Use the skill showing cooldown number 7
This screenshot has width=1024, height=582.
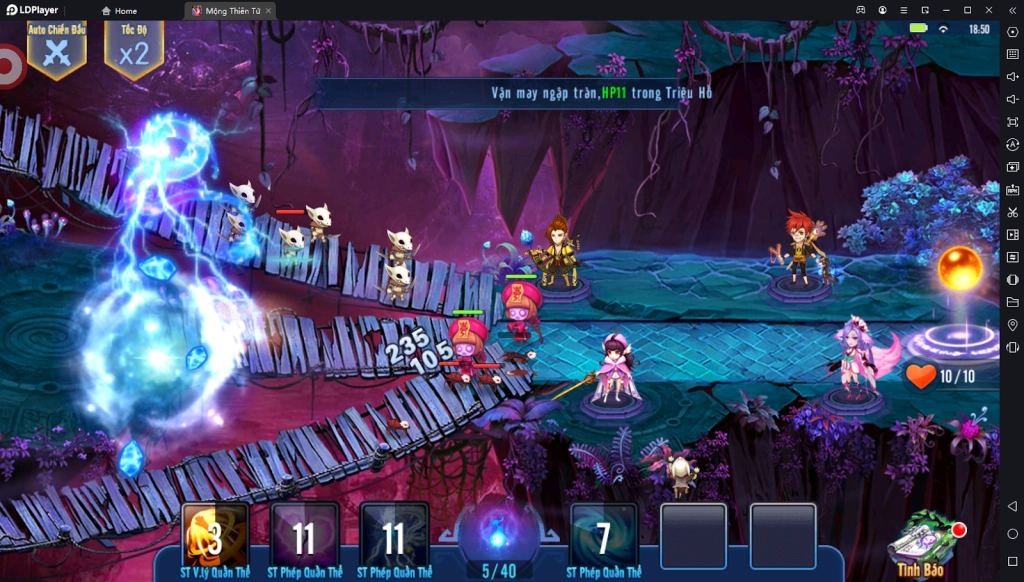tap(603, 536)
